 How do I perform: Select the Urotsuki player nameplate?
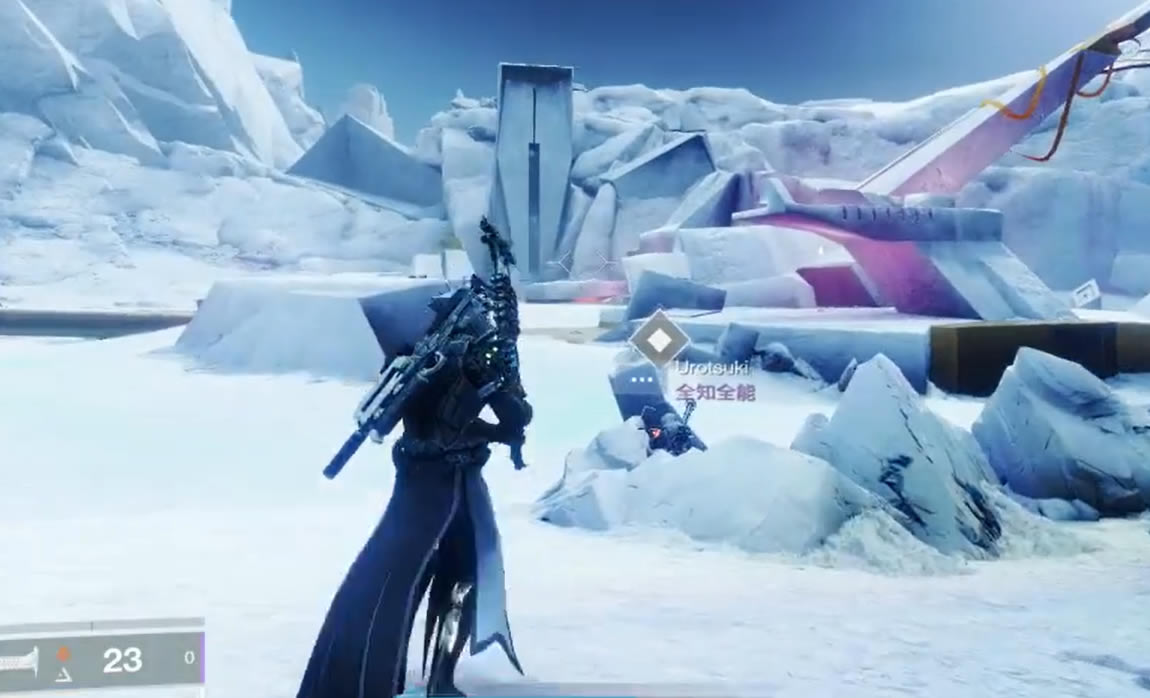(x=712, y=369)
